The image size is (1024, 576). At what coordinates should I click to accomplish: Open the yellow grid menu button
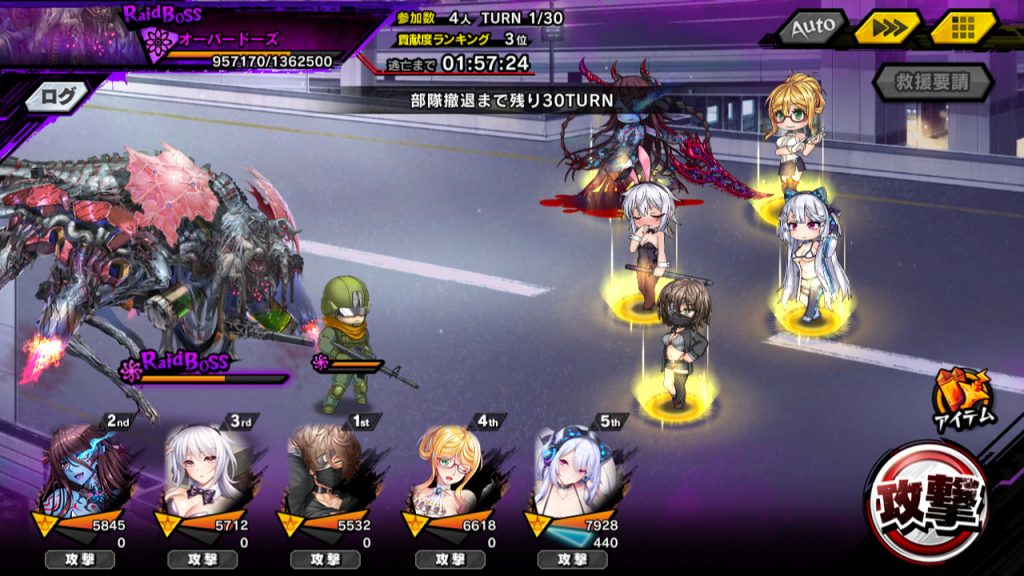point(964,29)
